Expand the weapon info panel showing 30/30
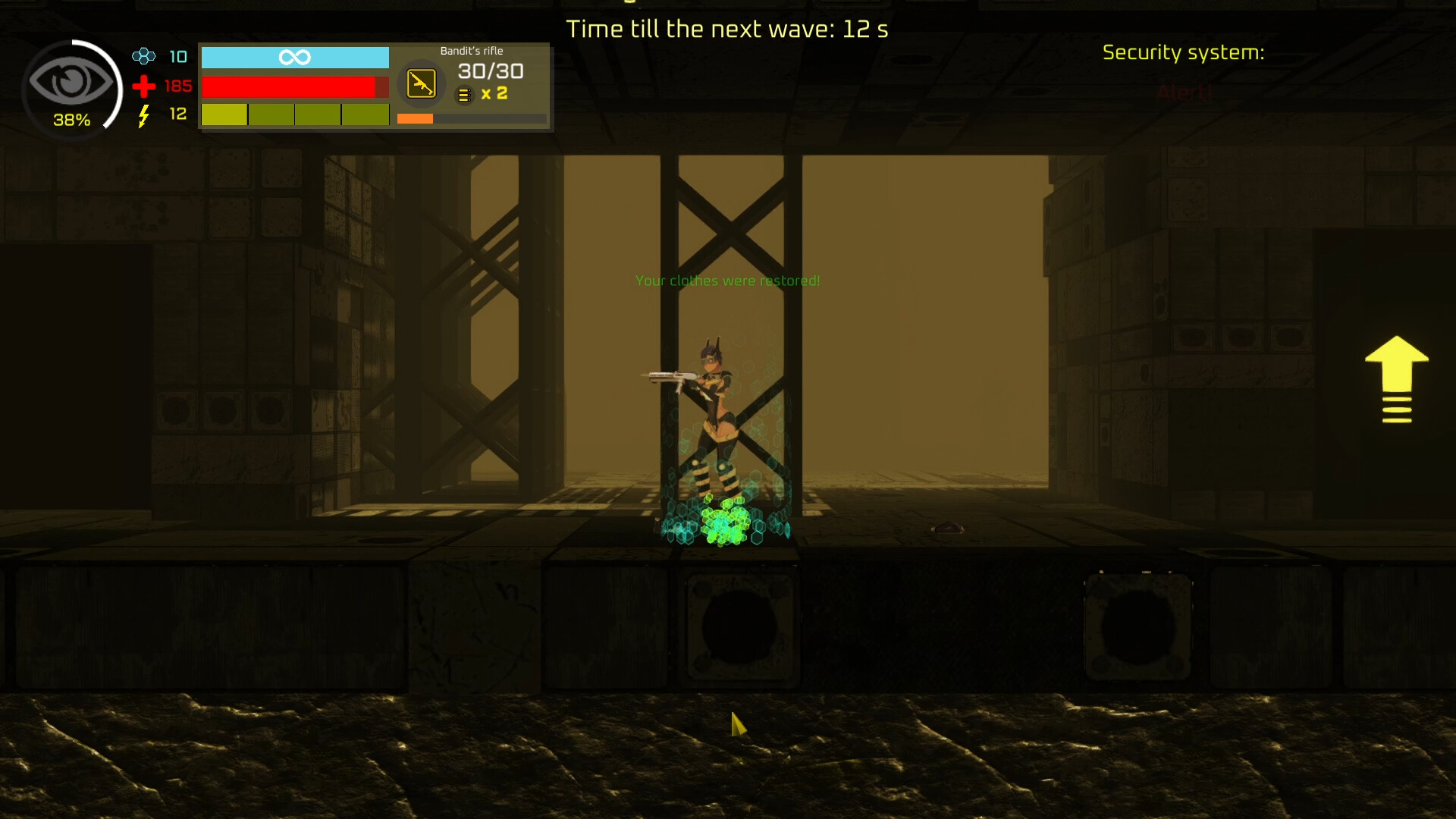 [490, 71]
